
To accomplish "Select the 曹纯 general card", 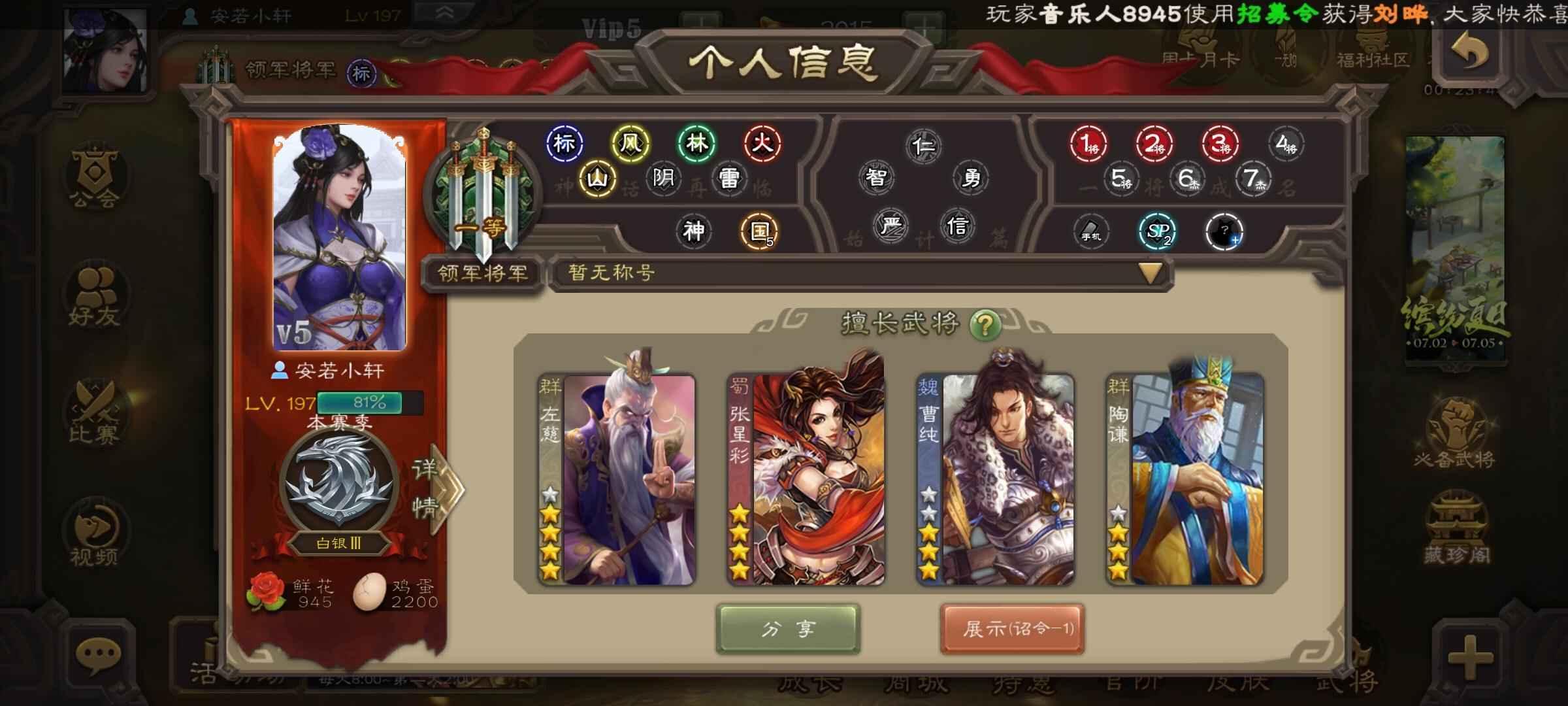I will point(995,479).
